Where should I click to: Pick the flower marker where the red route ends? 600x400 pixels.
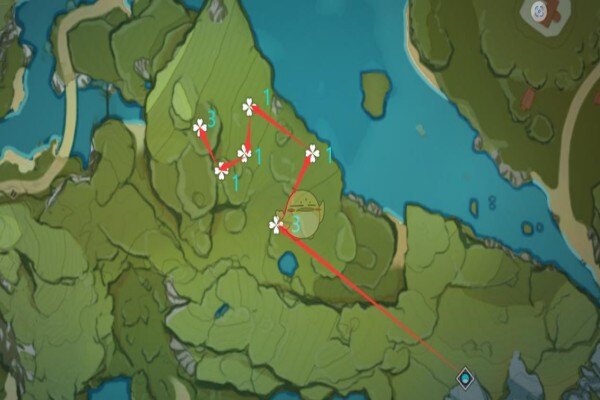tap(200, 126)
